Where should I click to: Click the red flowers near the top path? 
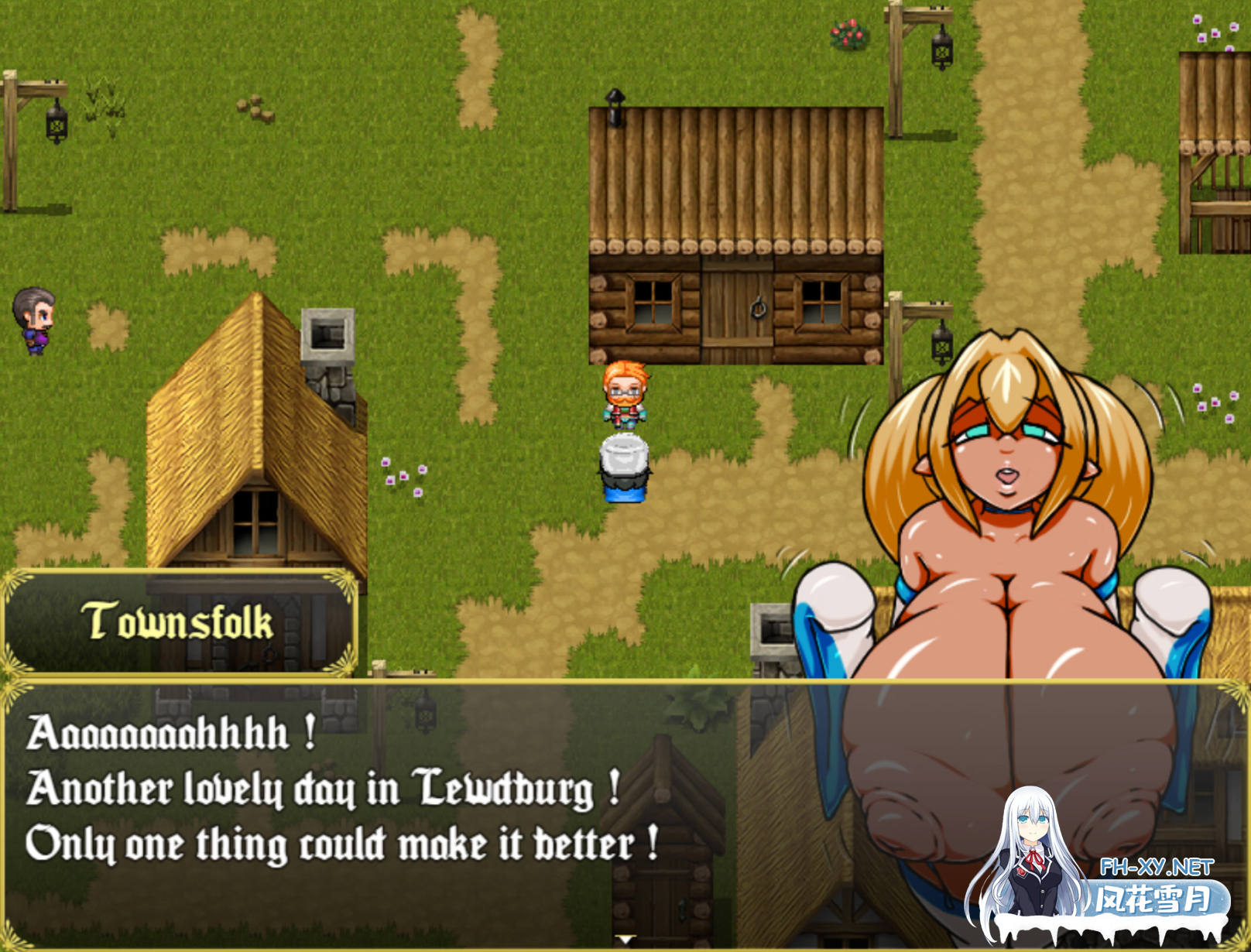846,33
